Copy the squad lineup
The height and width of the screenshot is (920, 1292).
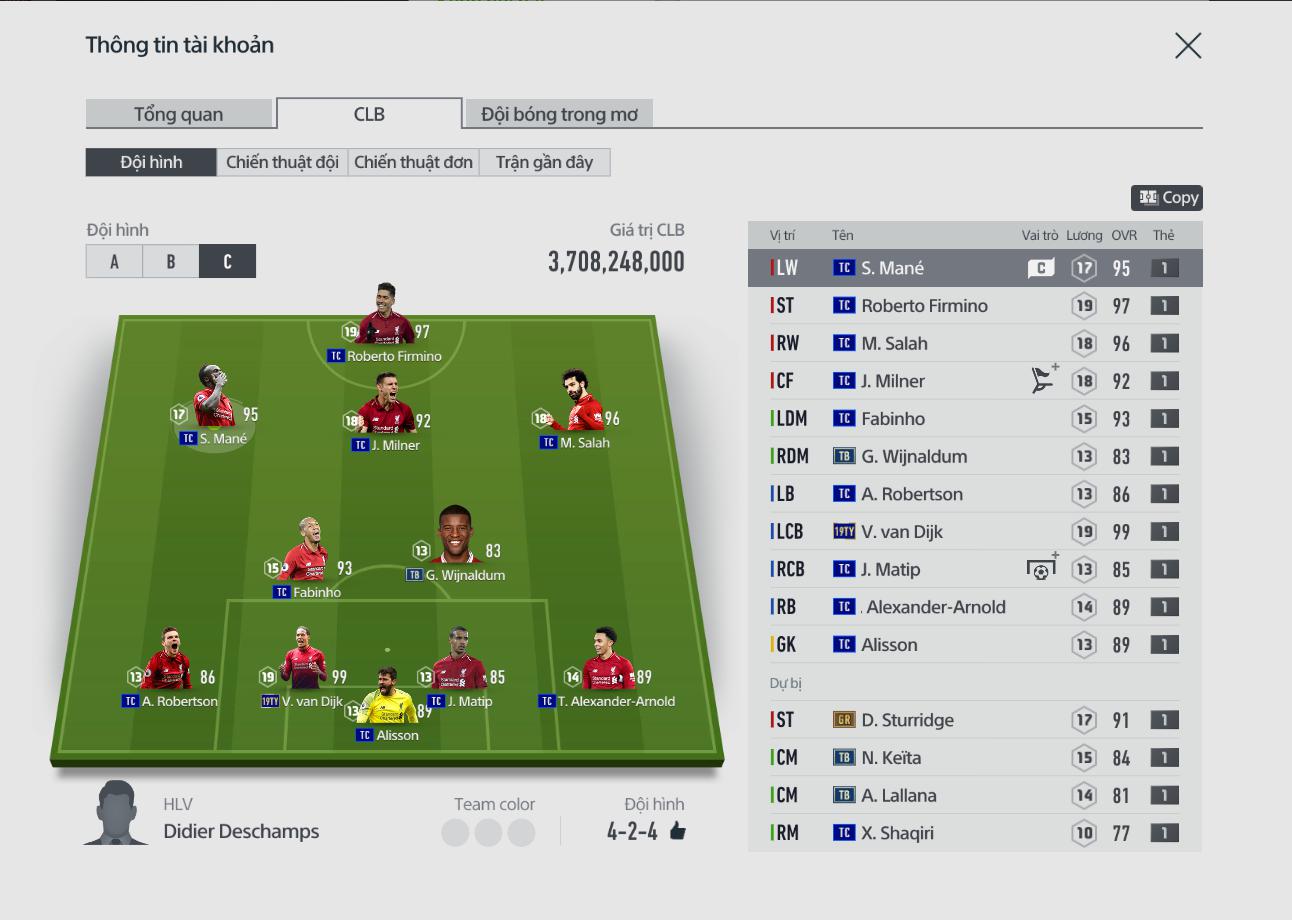coord(1167,198)
